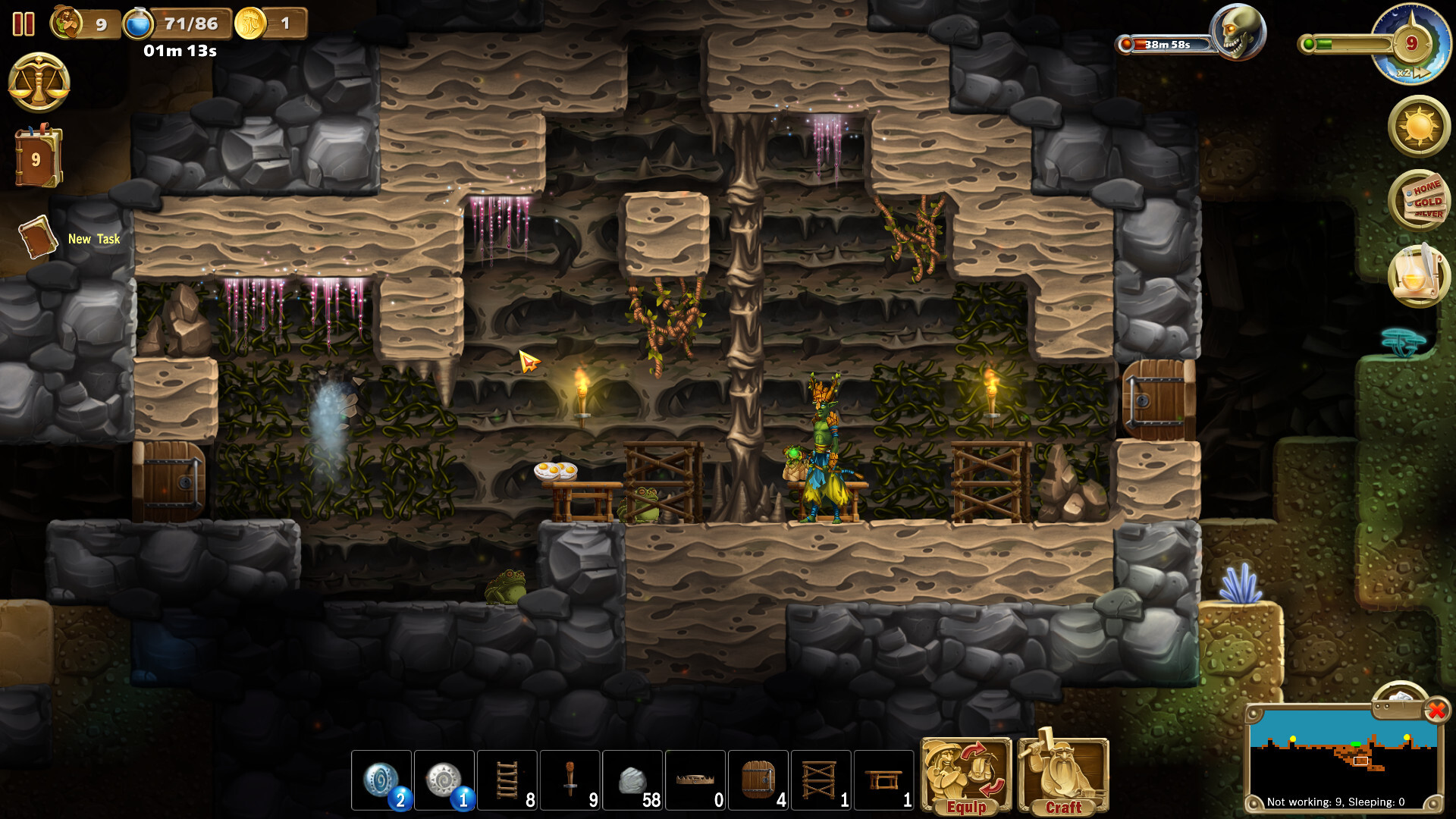This screenshot has width=1456, height=819.
Task: Click the skull boss timer icon
Action: [1241, 30]
